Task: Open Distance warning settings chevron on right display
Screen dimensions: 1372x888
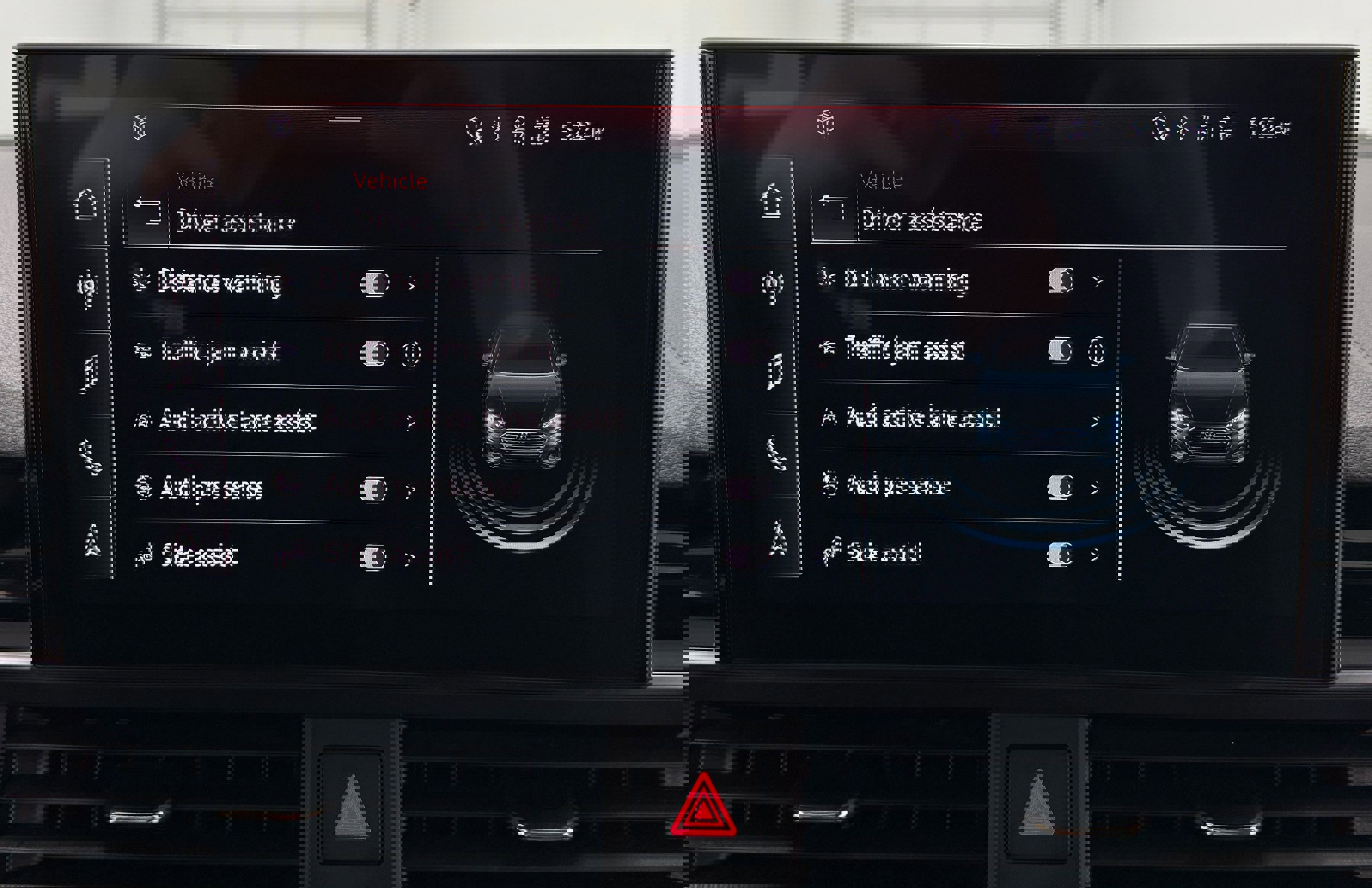Action: point(1097,281)
